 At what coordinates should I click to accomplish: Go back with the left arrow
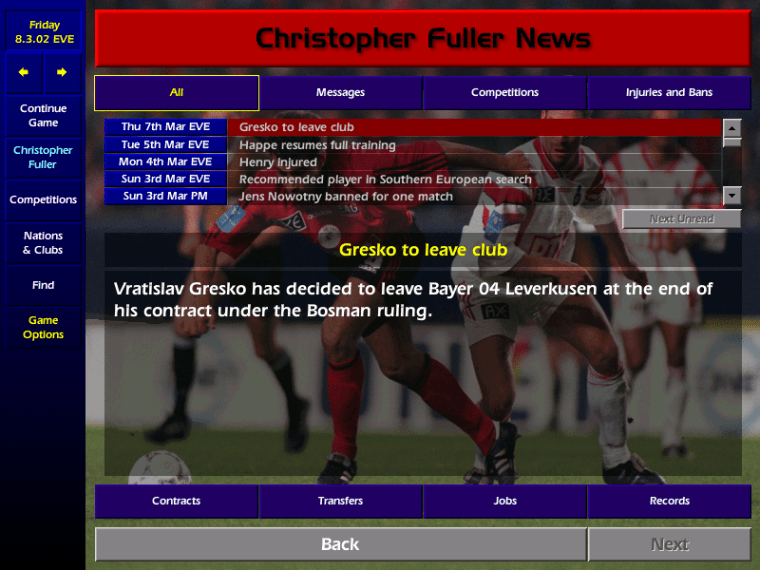[24, 72]
